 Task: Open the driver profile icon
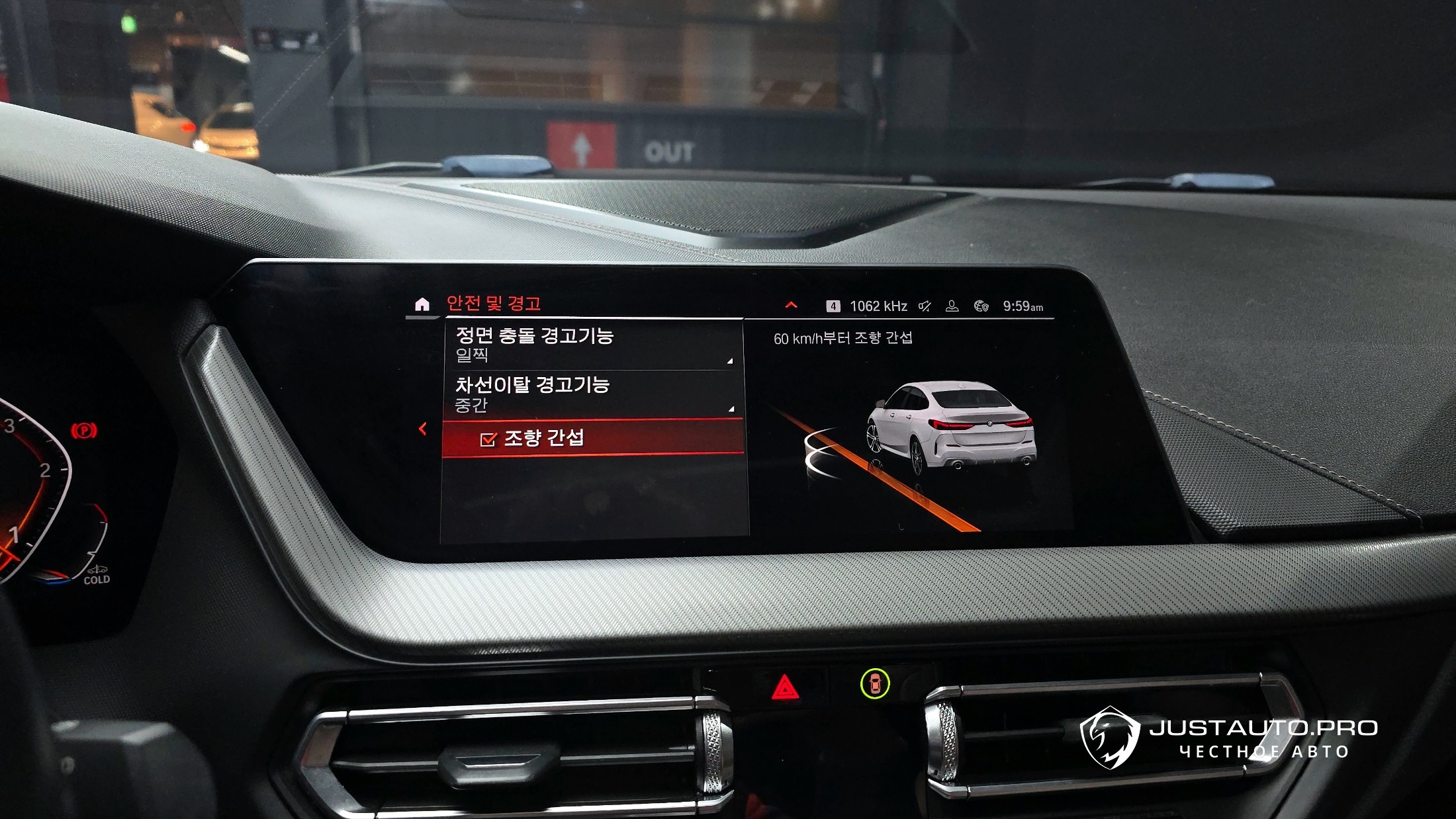tap(952, 306)
